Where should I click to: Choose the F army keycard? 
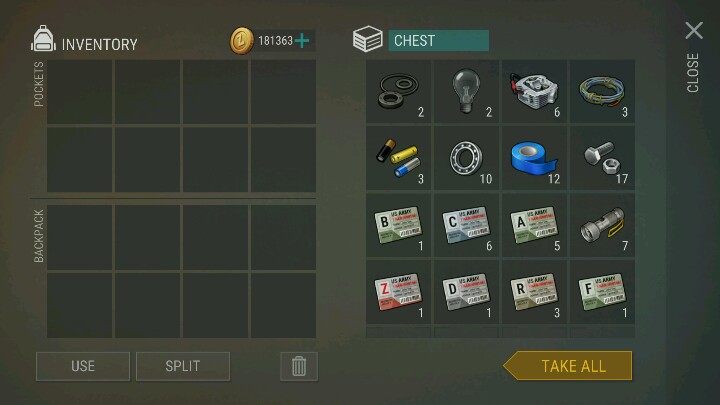pos(602,291)
